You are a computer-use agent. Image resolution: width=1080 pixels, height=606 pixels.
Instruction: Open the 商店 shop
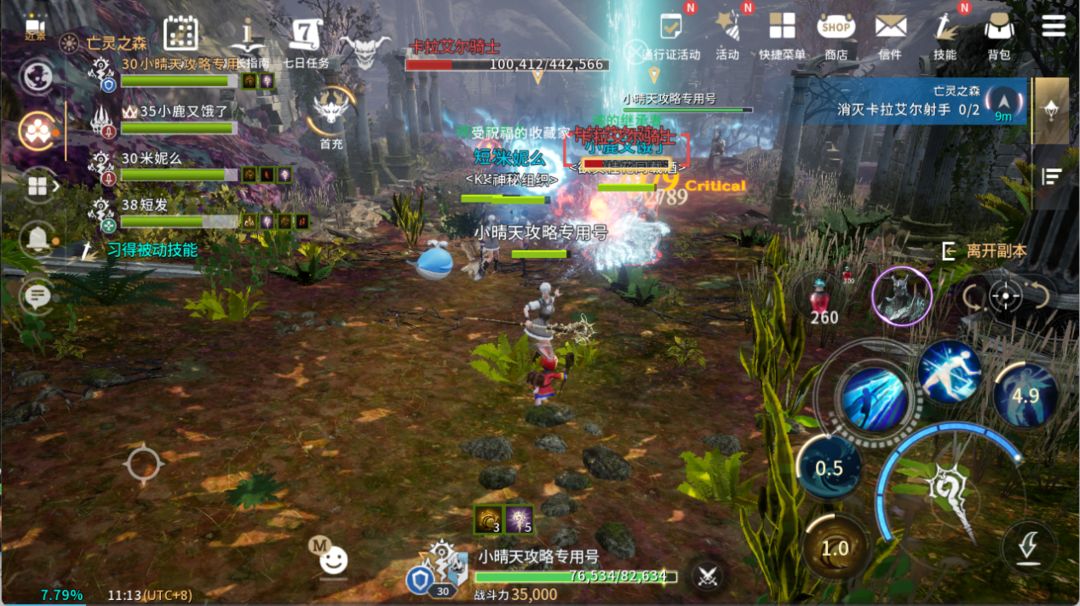[836, 34]
